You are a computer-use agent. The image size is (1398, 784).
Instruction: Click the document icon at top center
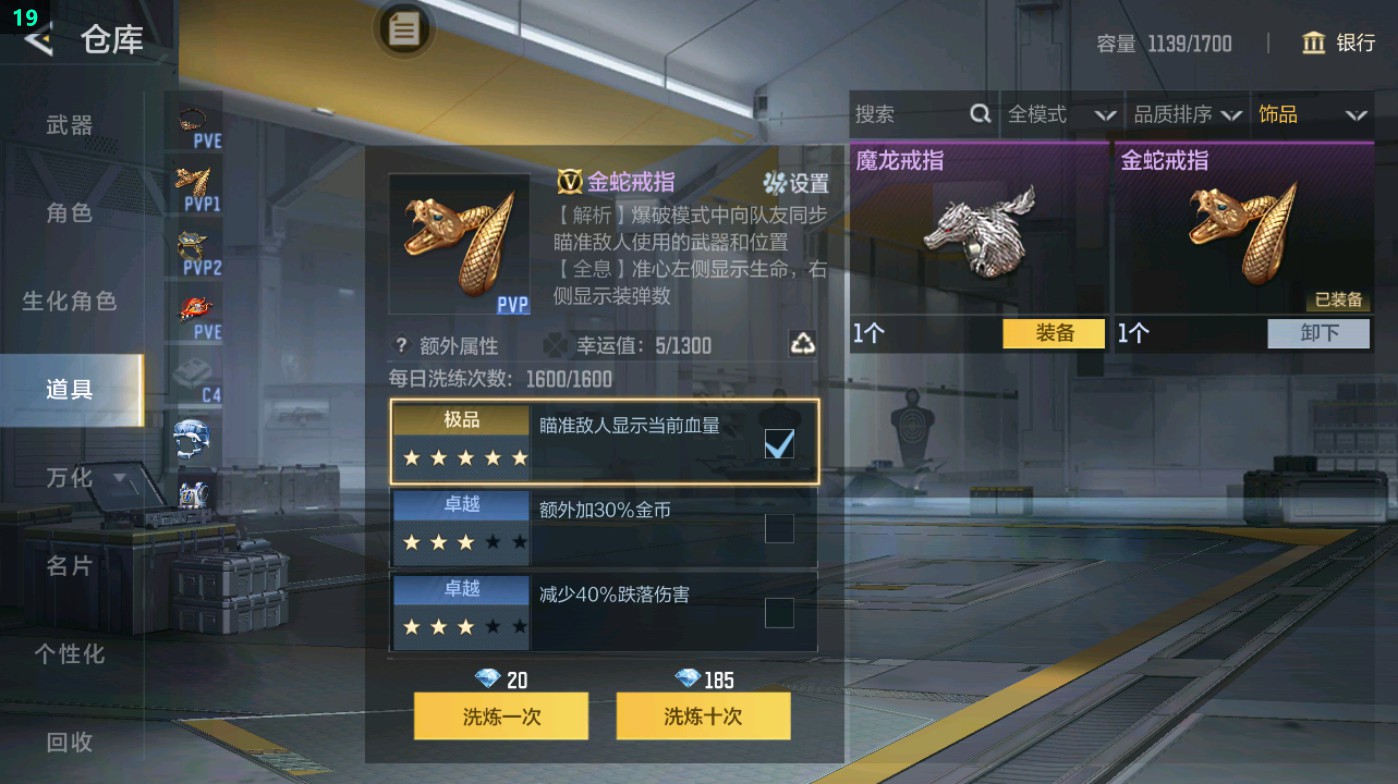(403, 30)
